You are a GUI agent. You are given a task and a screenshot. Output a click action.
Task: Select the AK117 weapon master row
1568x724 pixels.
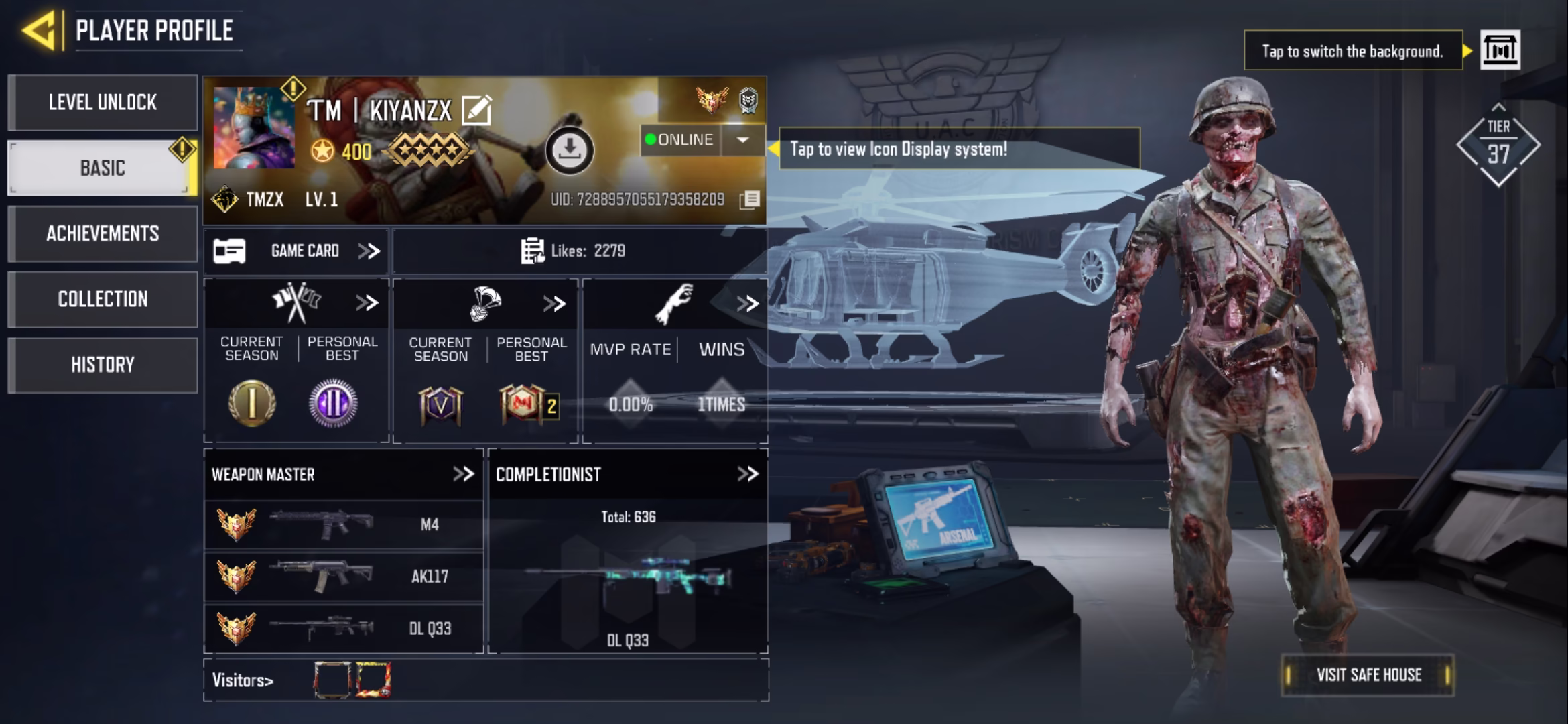pos(343,577)
